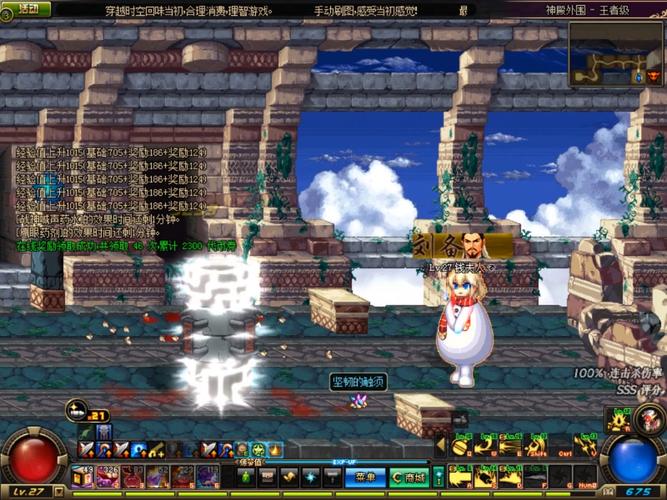Open the 活动 events button
Screen dimensions: 667x500
click(x=28, y=9)
